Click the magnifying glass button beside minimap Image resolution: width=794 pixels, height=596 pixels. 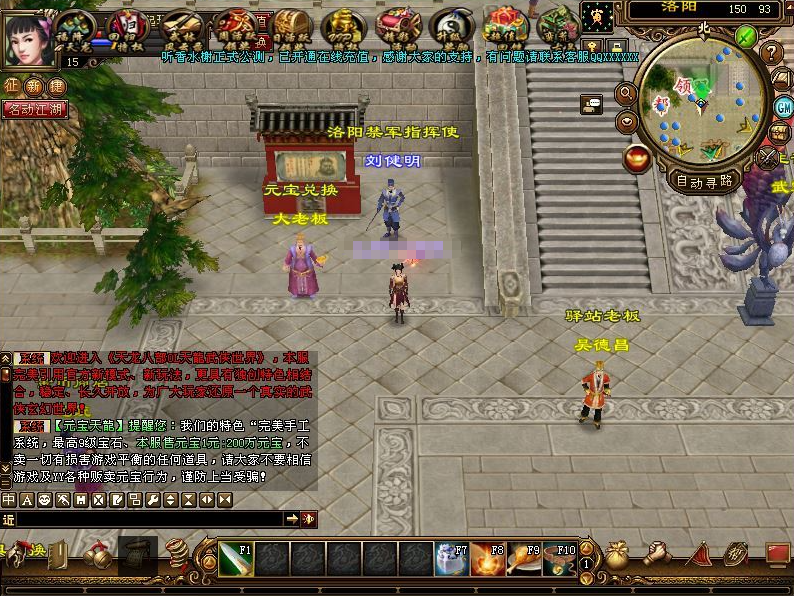point(627,95)
